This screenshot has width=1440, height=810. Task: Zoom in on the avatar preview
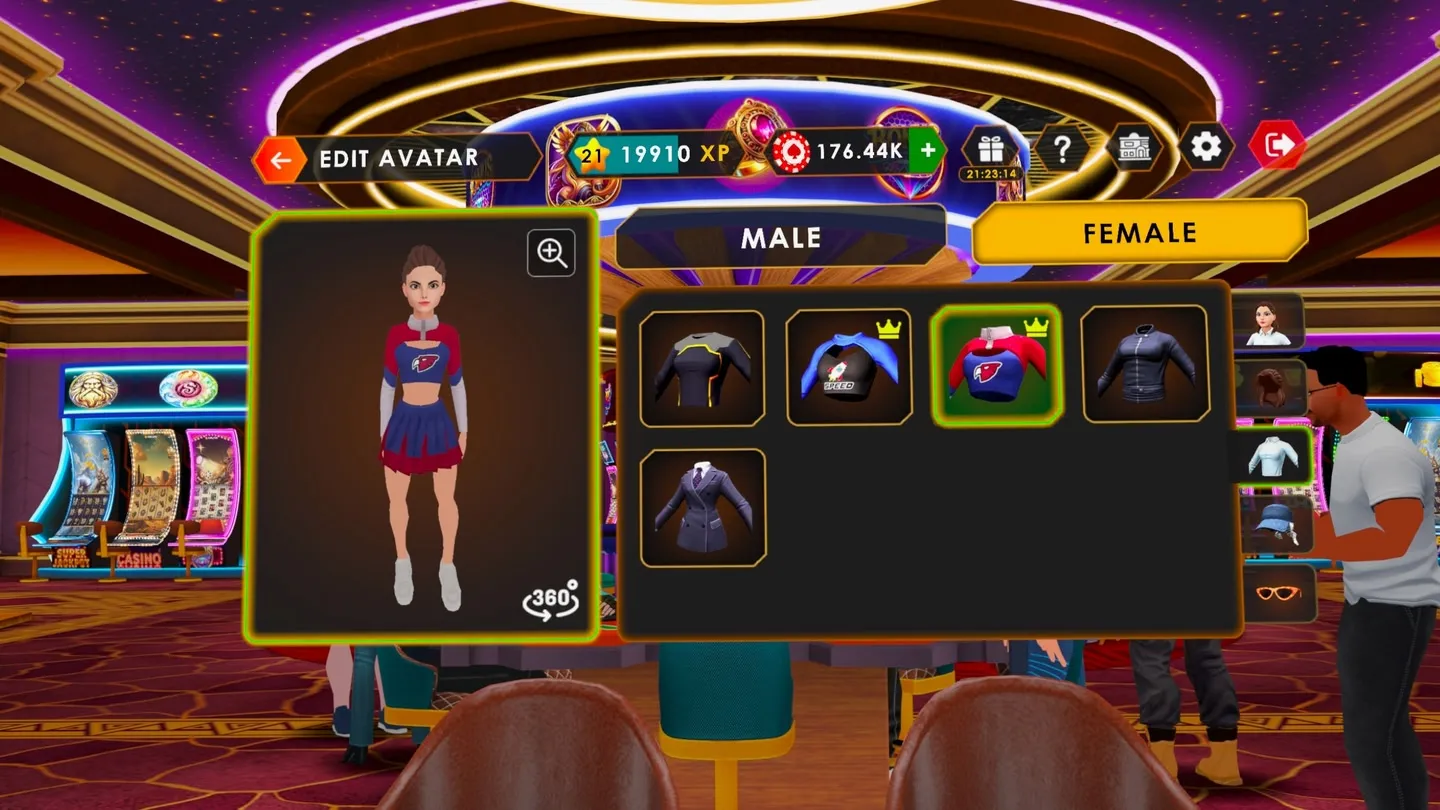(x=552, y=253)
